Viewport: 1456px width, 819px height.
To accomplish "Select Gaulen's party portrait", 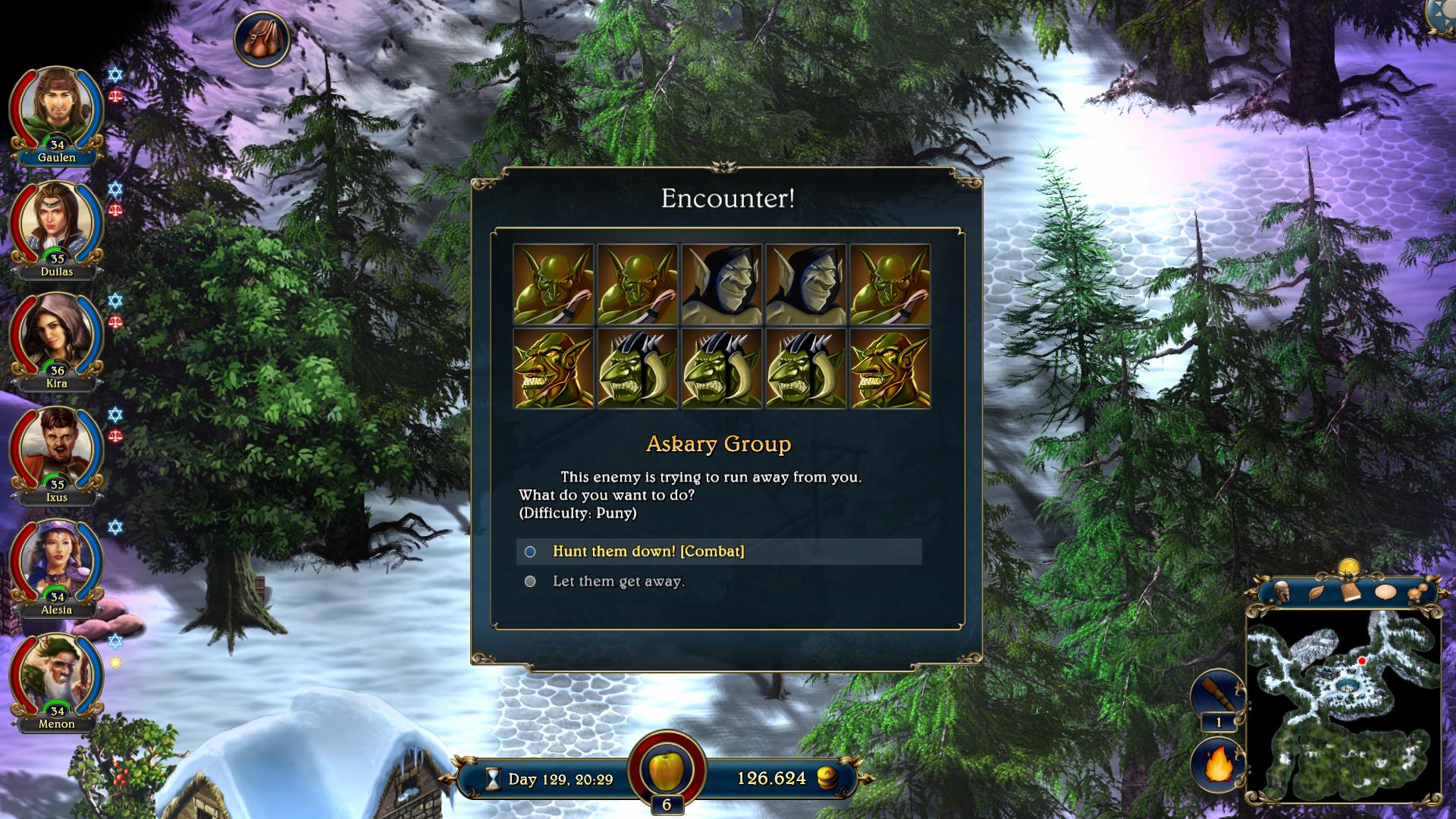I will pyautogui.click(x=55, y=111).
